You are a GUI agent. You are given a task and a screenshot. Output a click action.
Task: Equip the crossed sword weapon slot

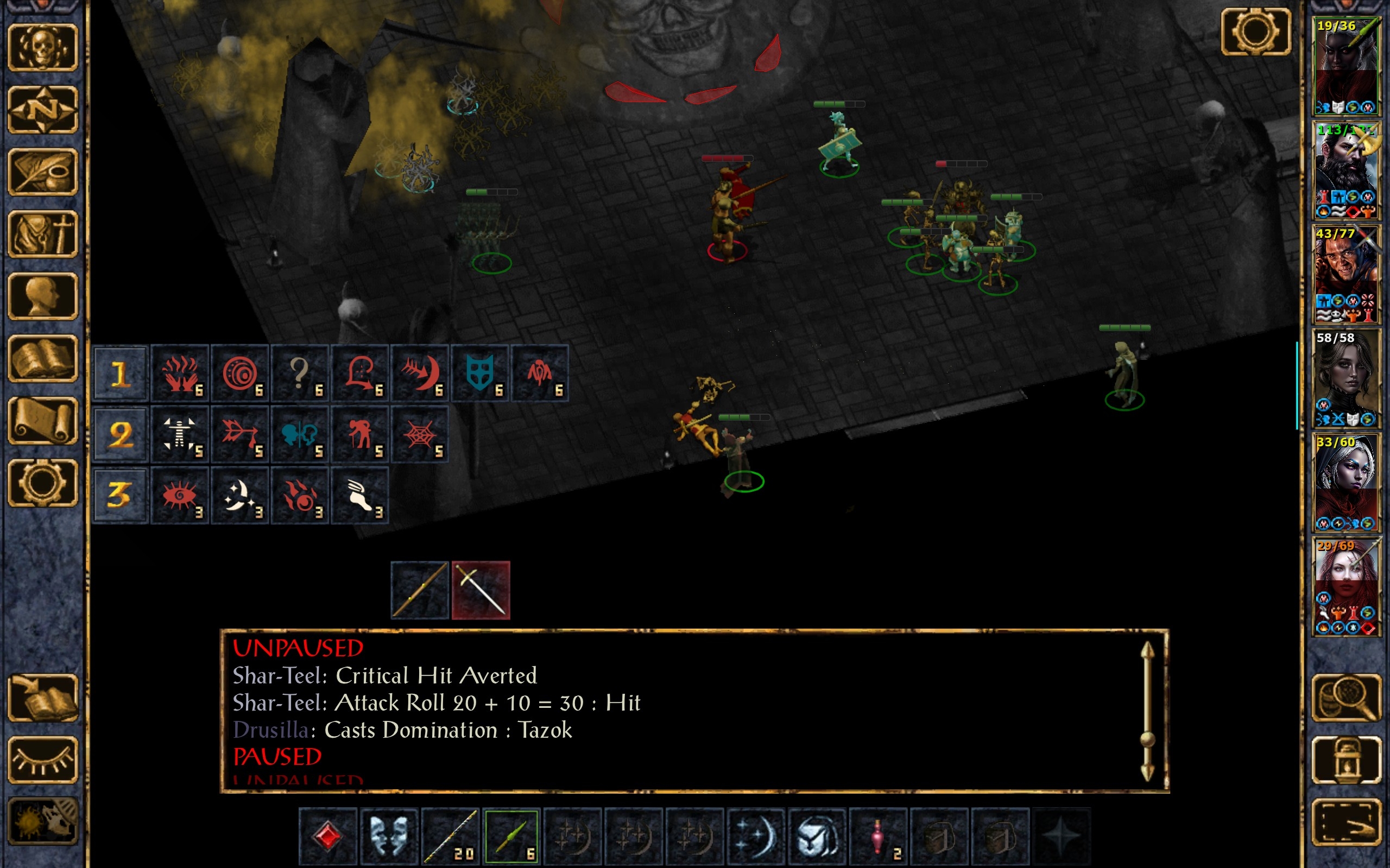pos(481,590)
